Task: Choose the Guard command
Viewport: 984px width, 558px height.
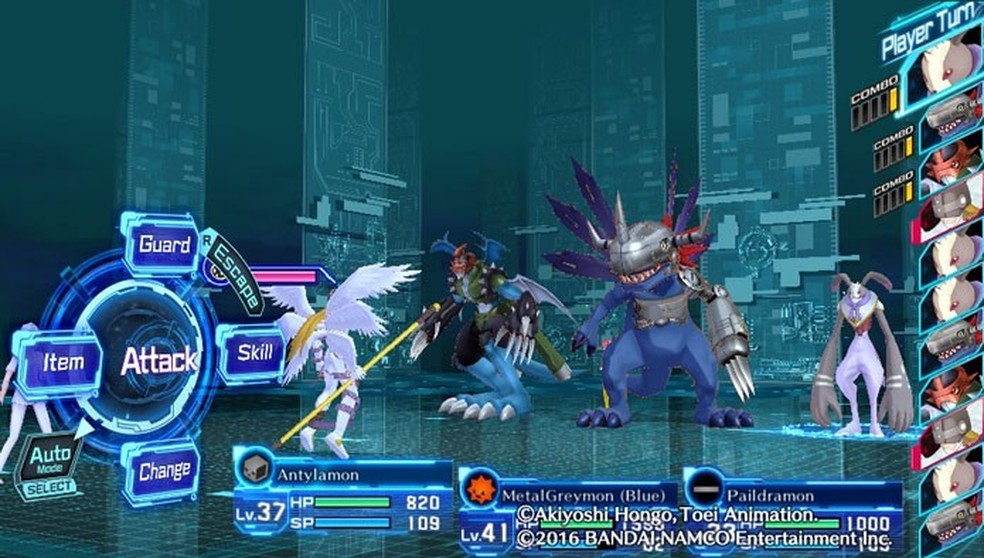Action: (x=163, y=245)
